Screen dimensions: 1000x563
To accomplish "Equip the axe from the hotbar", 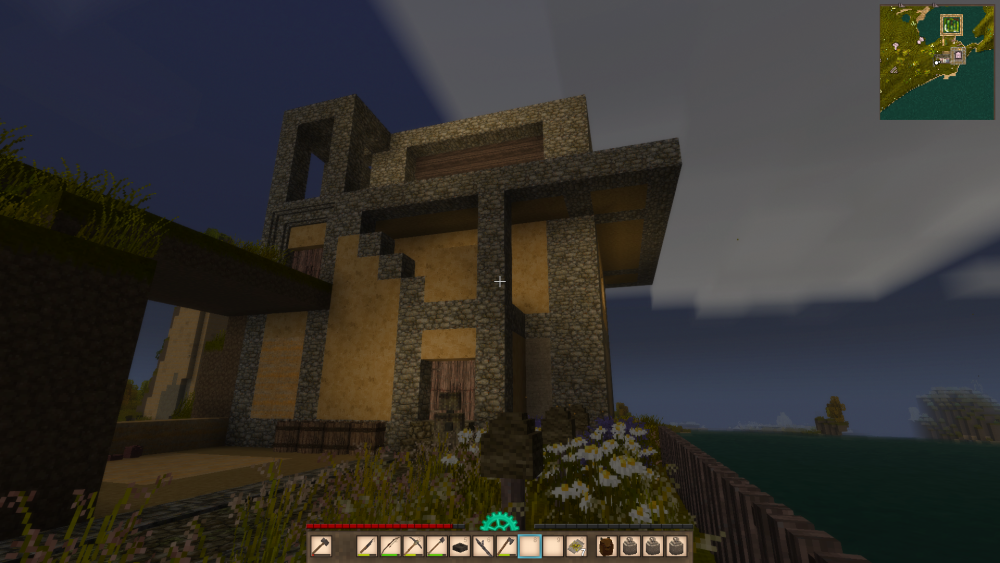I will tap(506, 546).
